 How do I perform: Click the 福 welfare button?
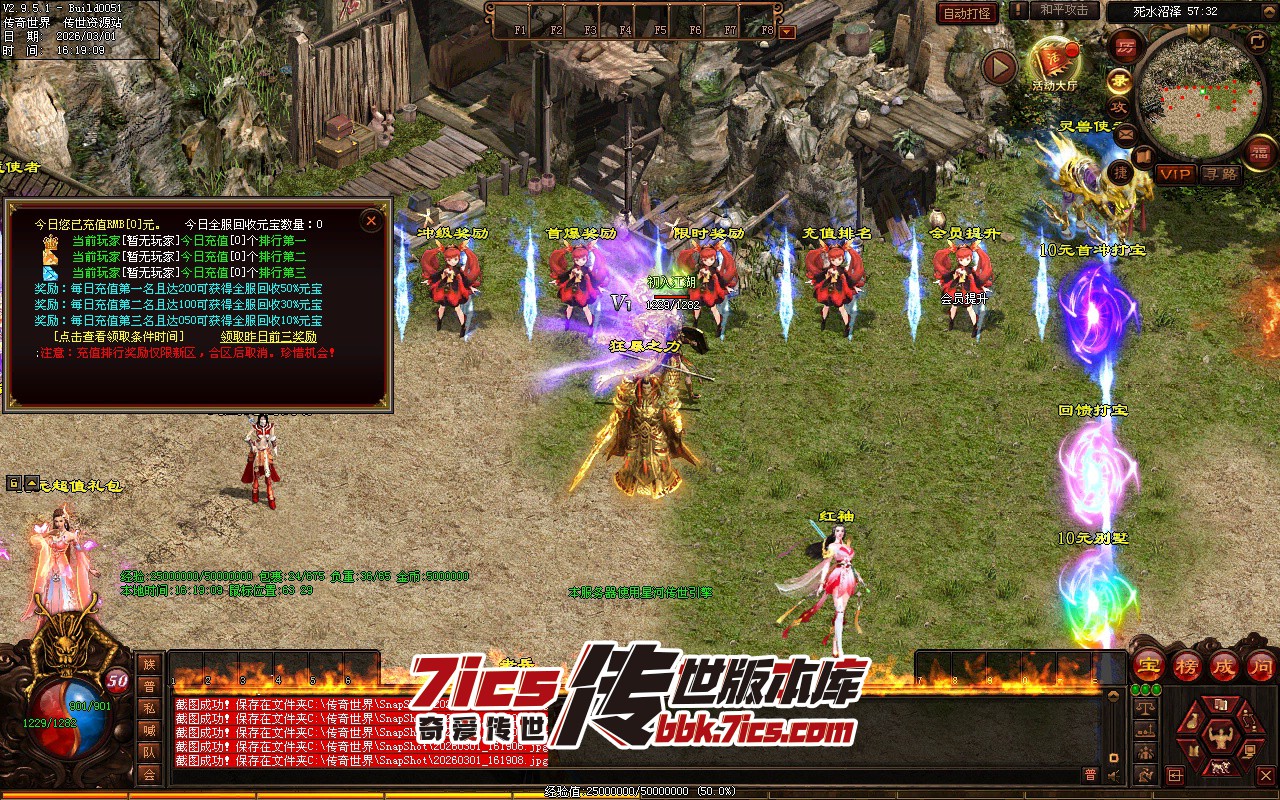click(1260, 152)
